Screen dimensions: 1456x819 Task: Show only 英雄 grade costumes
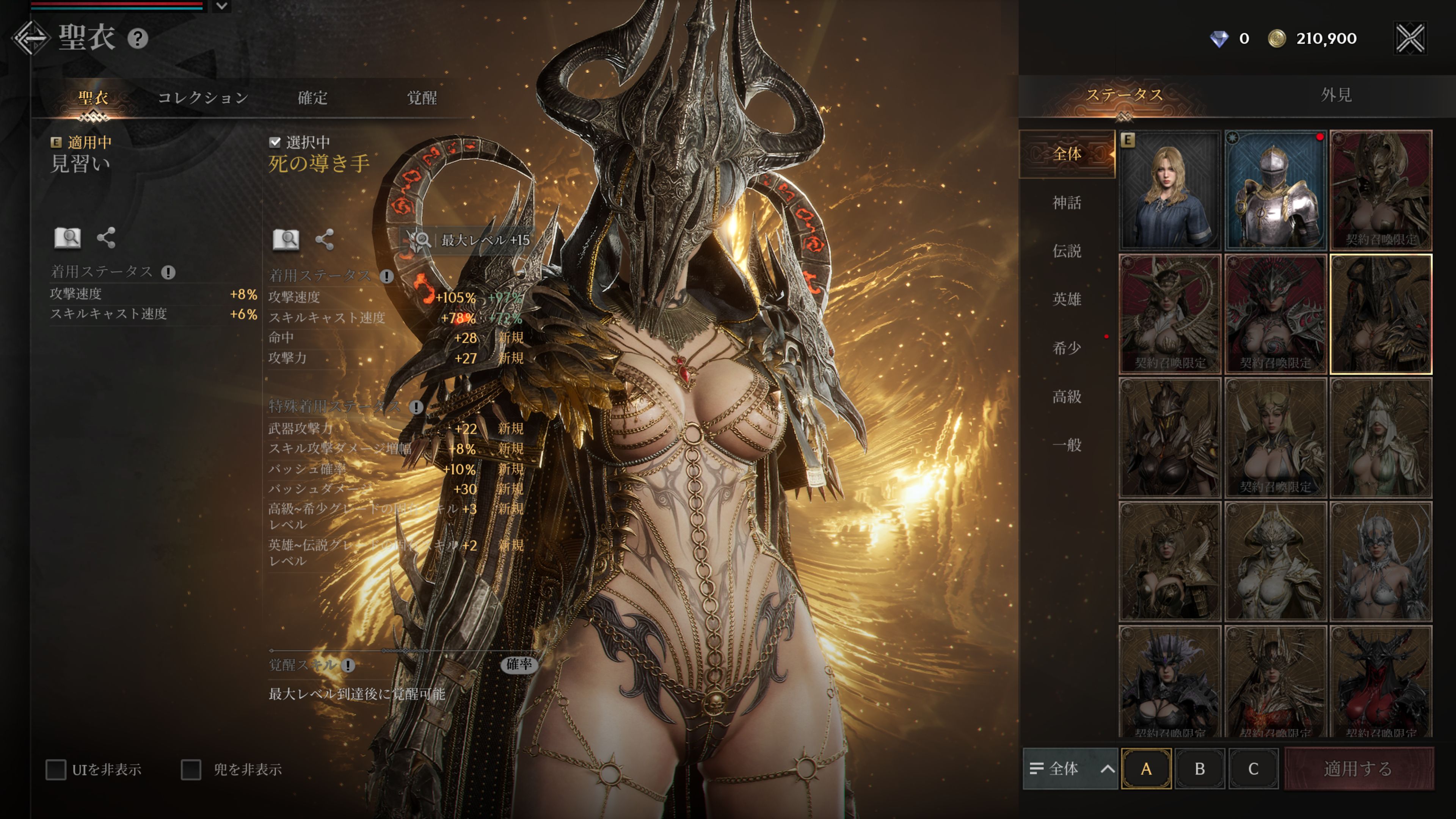pos(1067,299)
